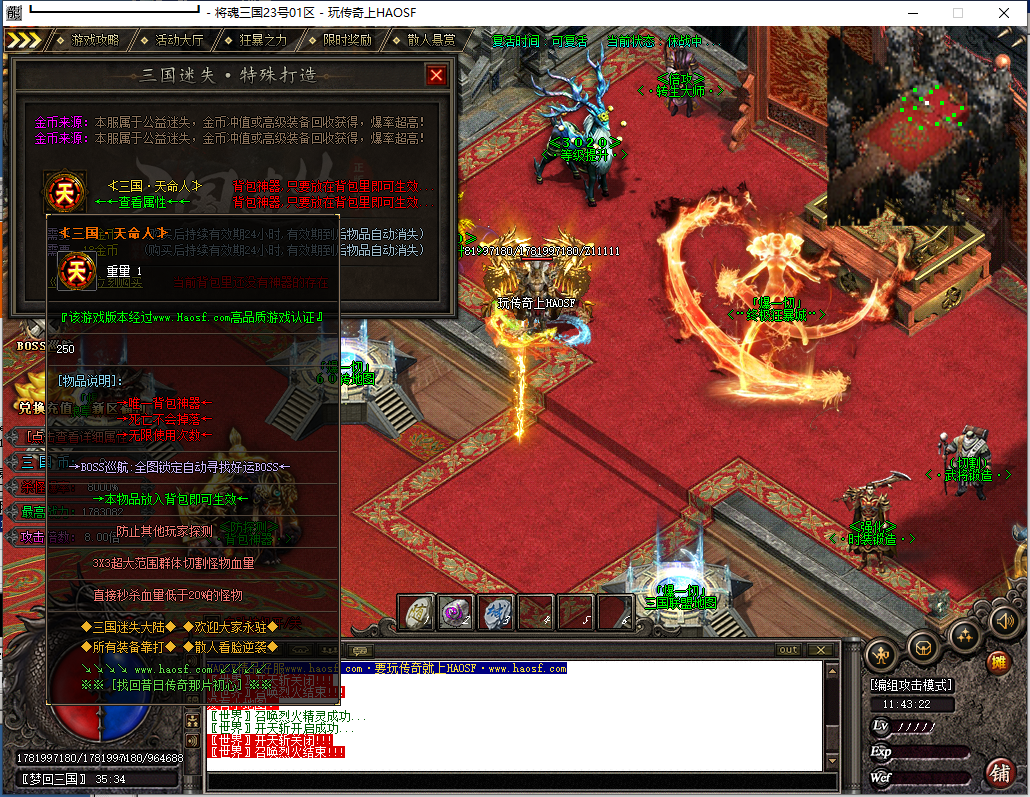Open the 铺 shop button
This screenshot has width=1030, height=797.
point(998,772)
